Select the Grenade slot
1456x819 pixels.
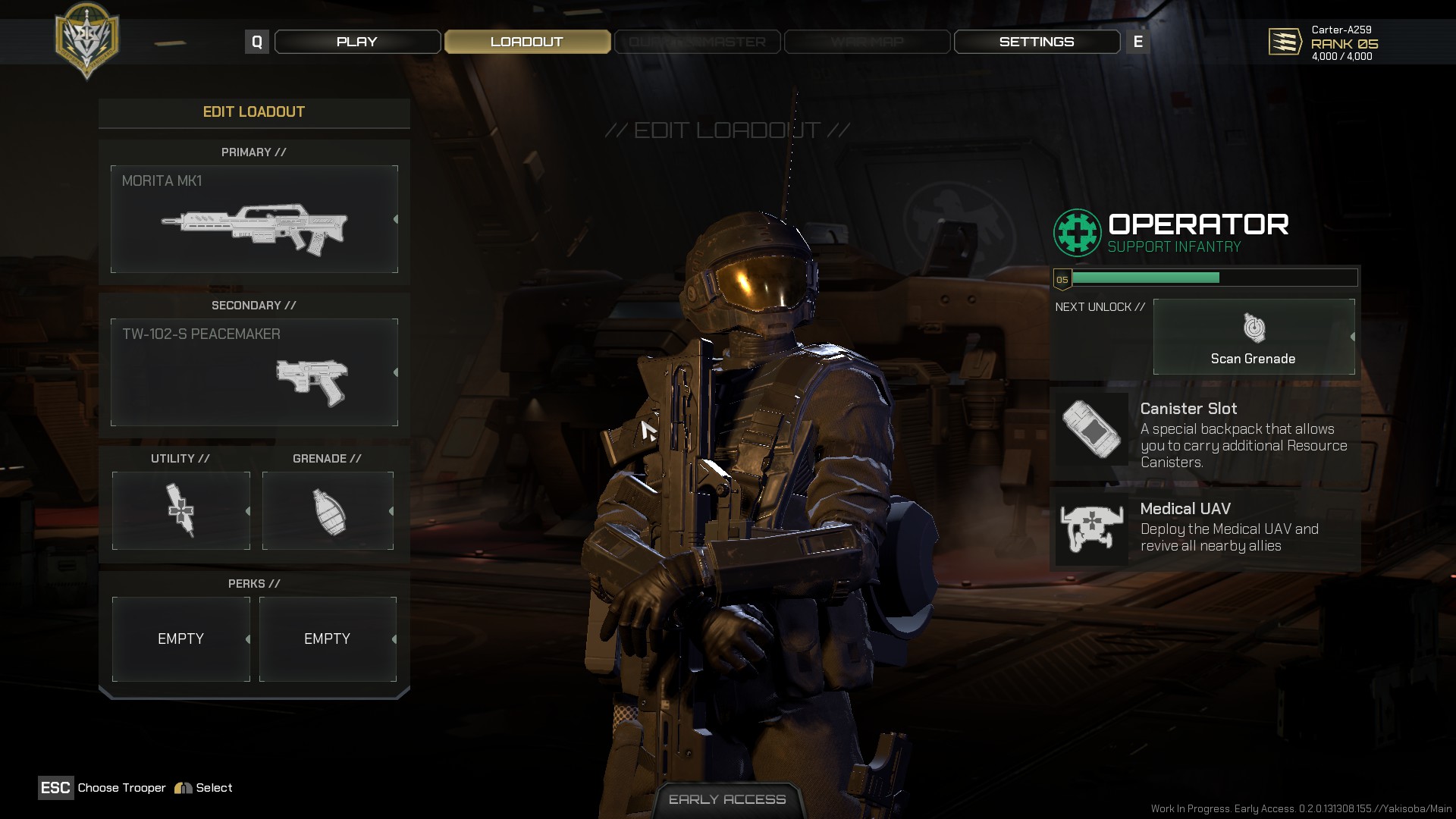328,510
